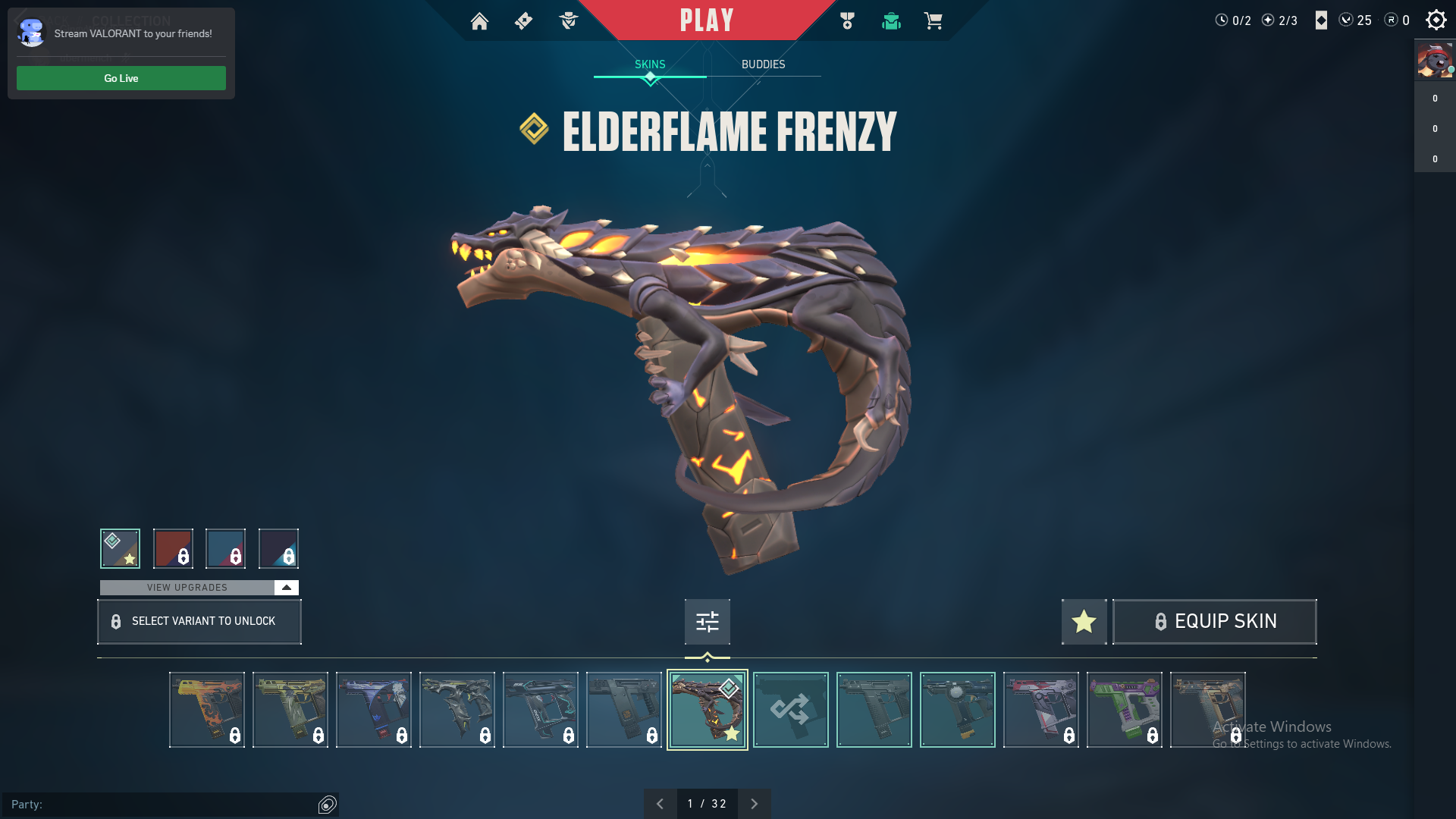Image resolution: width=1456 pixels, height=819 pixels.
Task: Choose the locked red variant swatch
Action: click(x=173, y=548)
